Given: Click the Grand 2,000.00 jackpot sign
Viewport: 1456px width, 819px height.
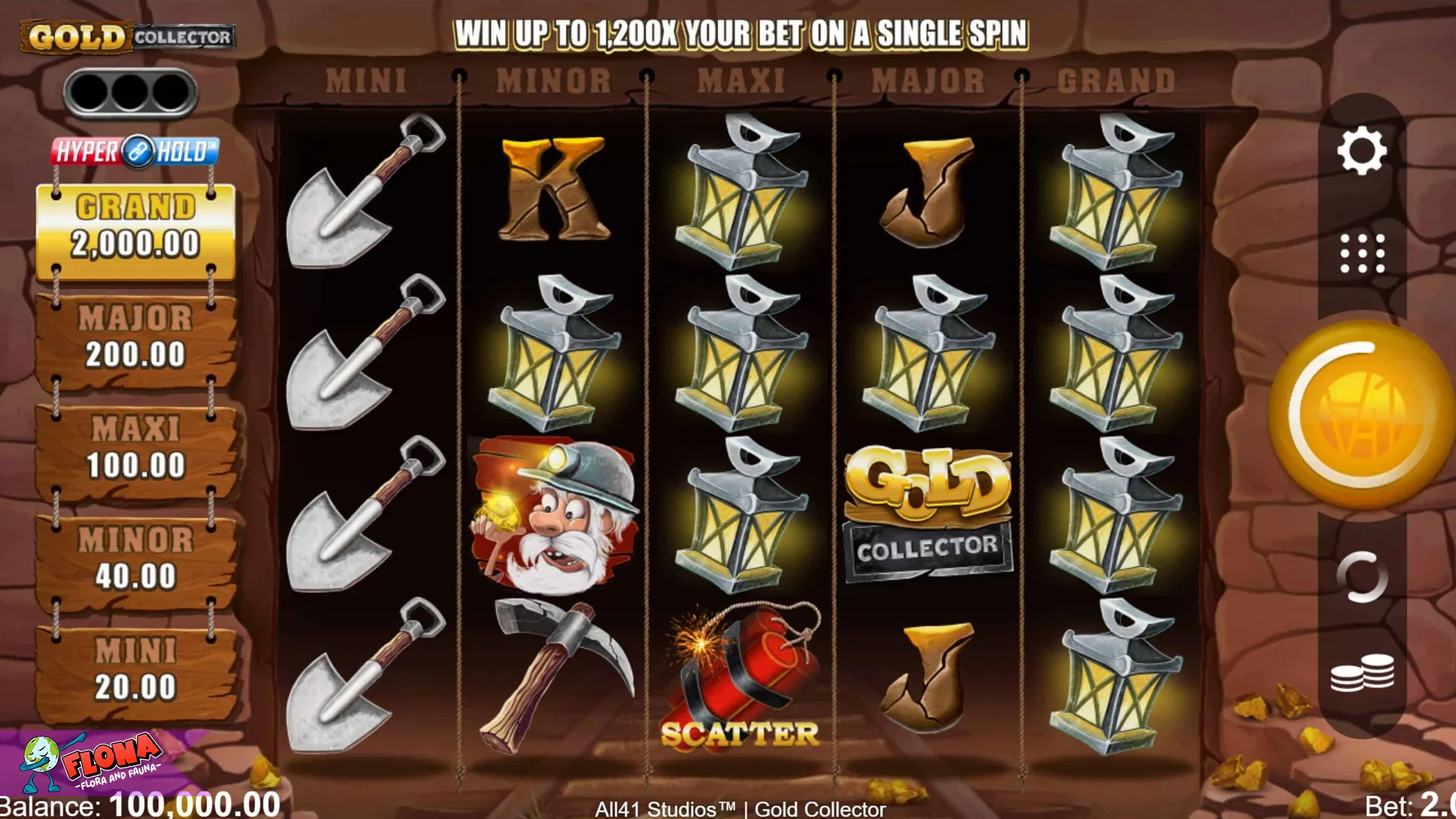Looking at the screenshot, I should coord(134,227).
